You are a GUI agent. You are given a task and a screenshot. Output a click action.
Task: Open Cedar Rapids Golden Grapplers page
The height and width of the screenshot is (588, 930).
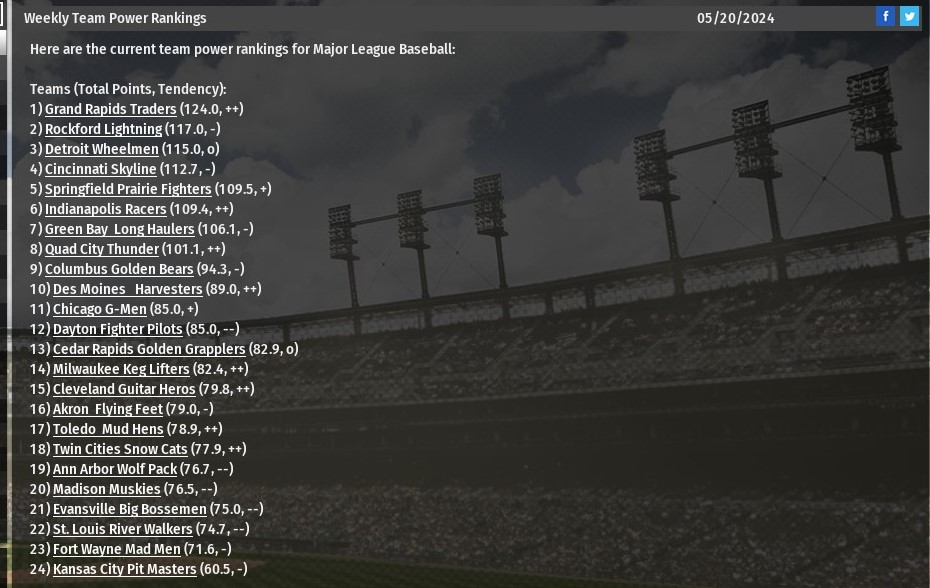(x=148, y=349)
